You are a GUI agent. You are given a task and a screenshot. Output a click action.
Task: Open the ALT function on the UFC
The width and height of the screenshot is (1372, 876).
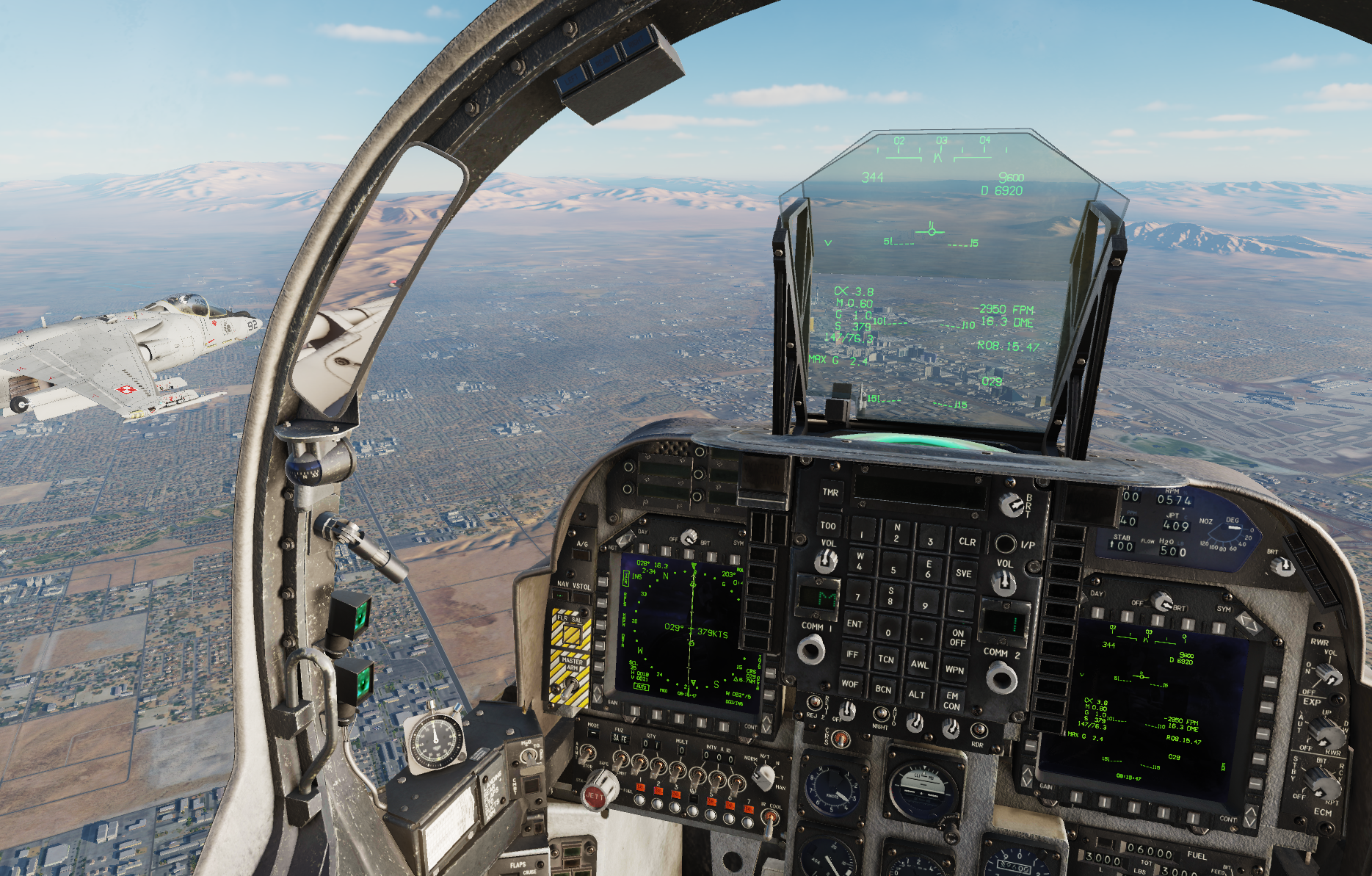pyautogui.click(x=917, y=695)
